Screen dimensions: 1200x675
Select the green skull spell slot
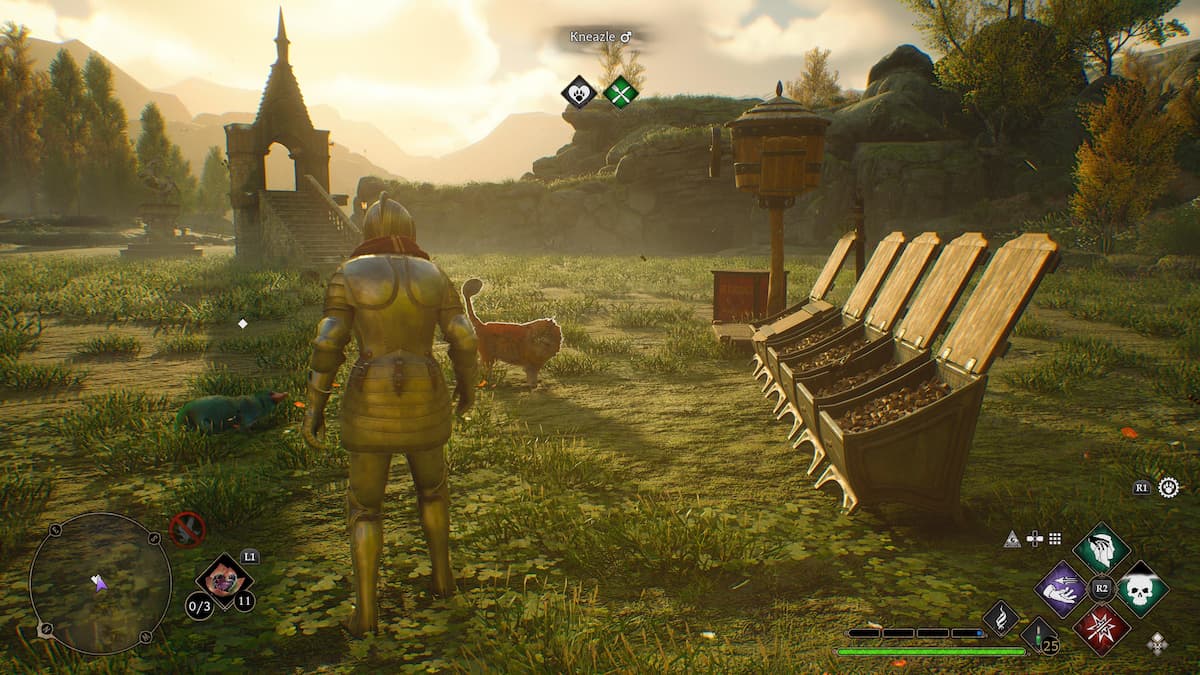(1141, 589)
